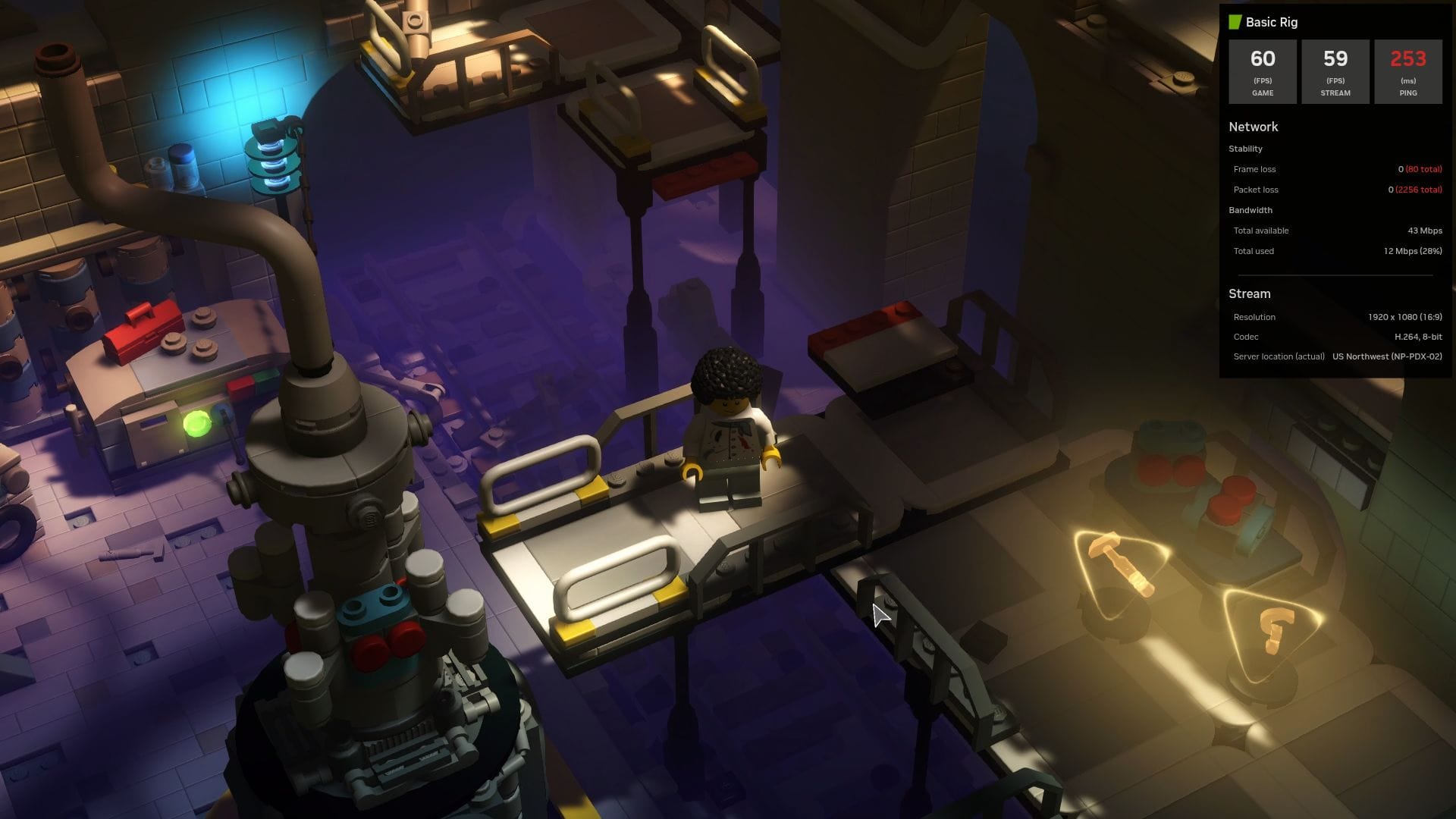1456x819 pixels.
Task: Toggle the Basic Rig overlay header
Action: [x=1272, y=22]
